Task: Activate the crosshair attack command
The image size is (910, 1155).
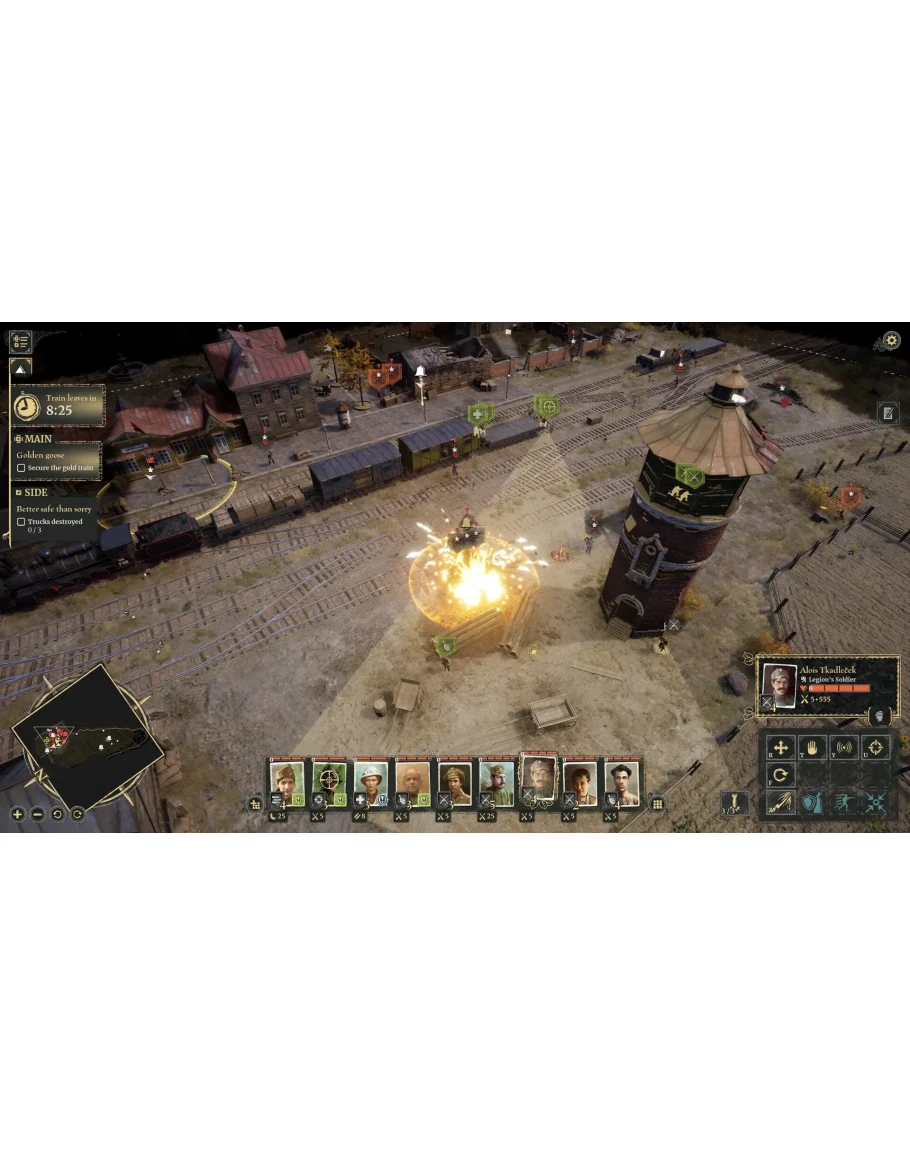Action: pyautogui.click(x=875, y=747)
